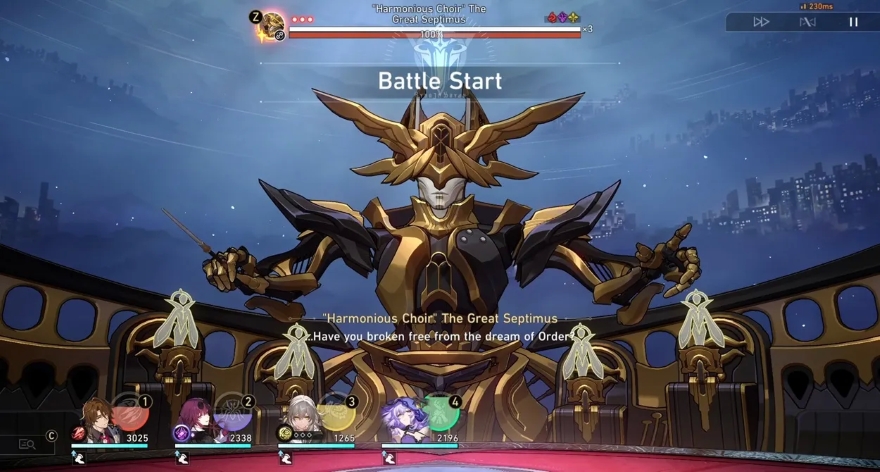The height and width of the screenshot is (472, 880).
Task: Toggle double-speed battle mode
Action: [762, 21]
